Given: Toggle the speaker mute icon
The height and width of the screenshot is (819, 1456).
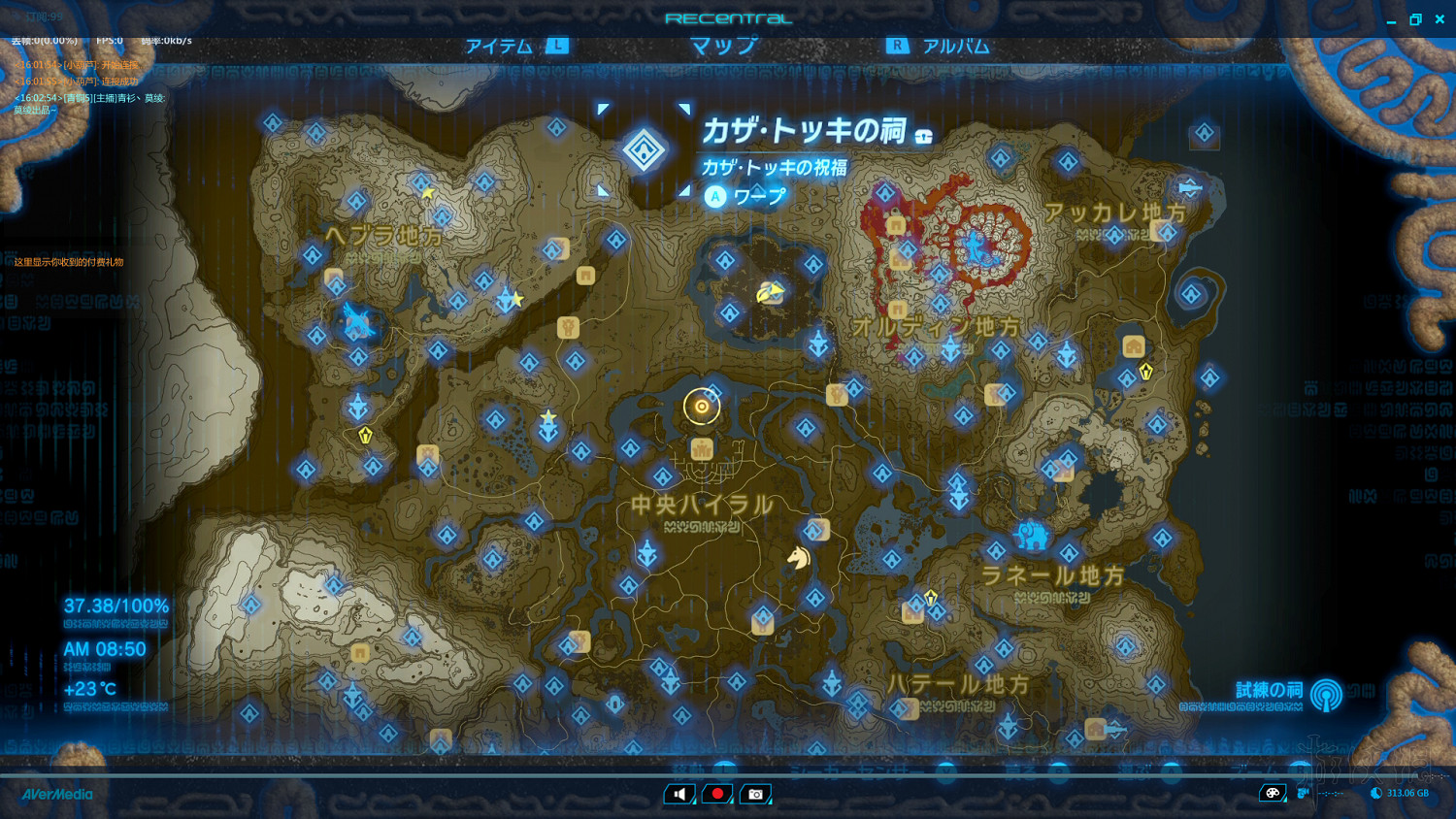Looking at the screenshot, I should coord(679,794).
